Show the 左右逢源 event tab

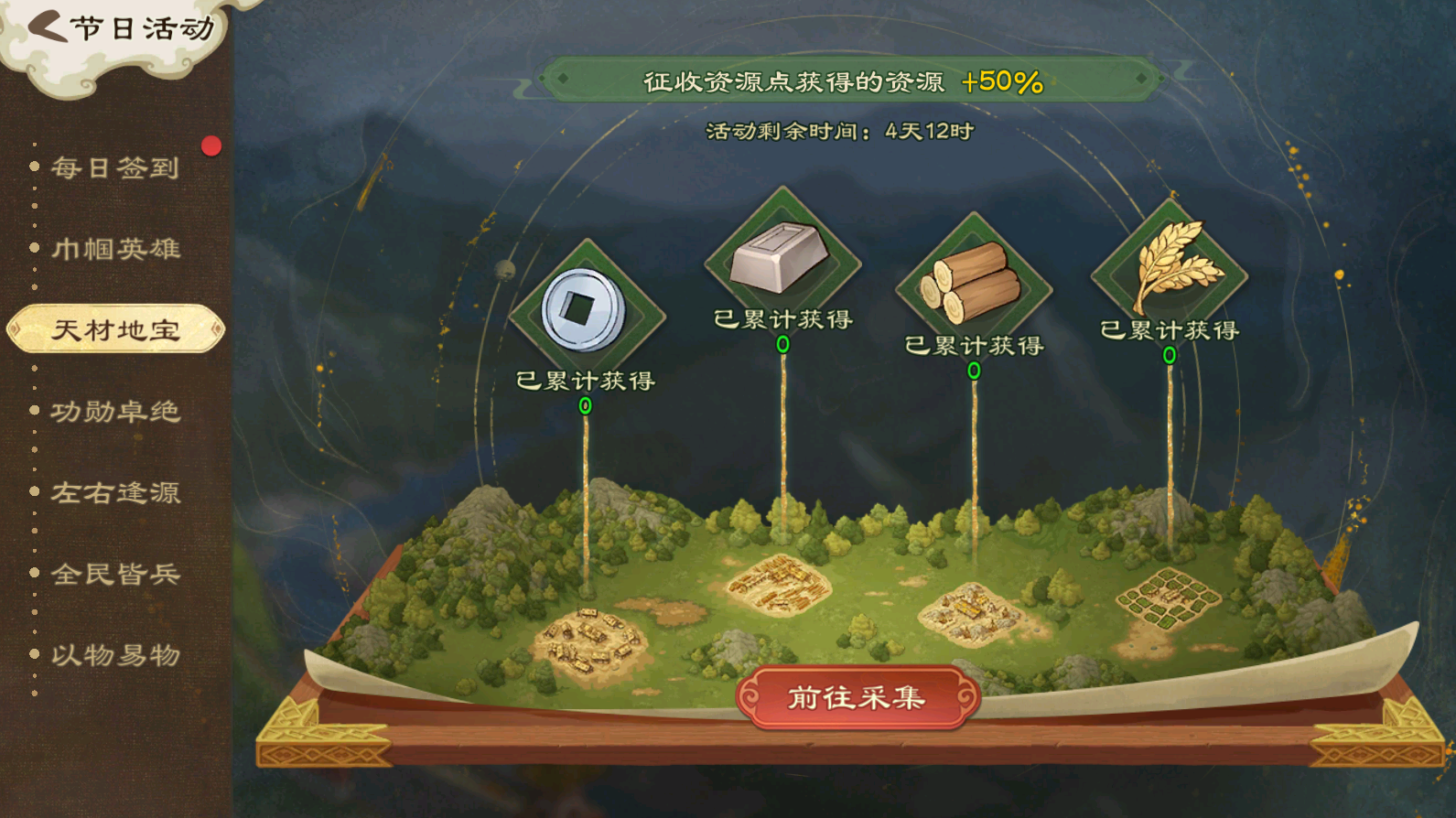115,493
